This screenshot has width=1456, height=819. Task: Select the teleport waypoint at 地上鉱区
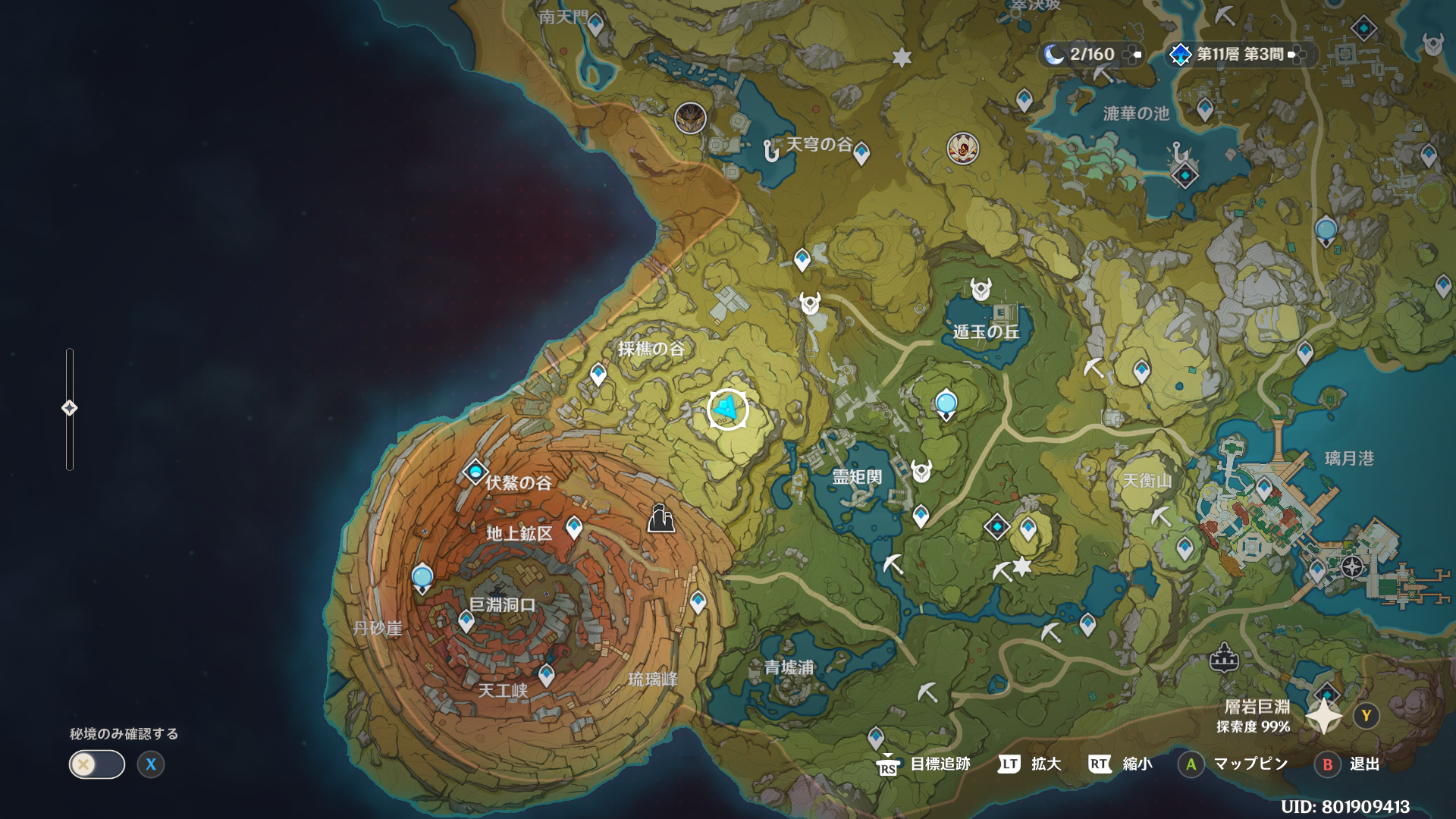pyautogui.click(x=574, y=527)
